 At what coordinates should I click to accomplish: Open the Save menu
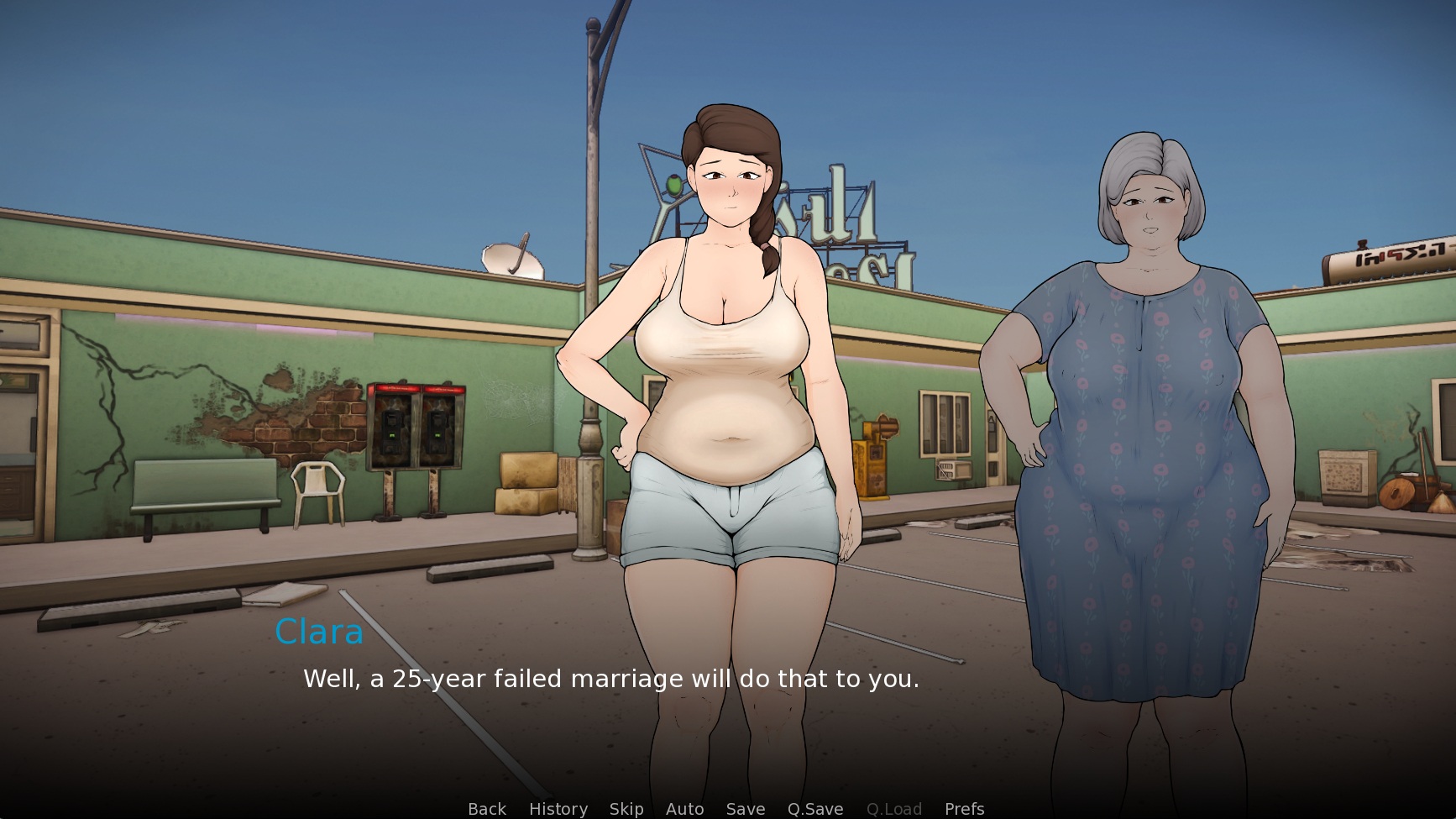pos(745,808)
